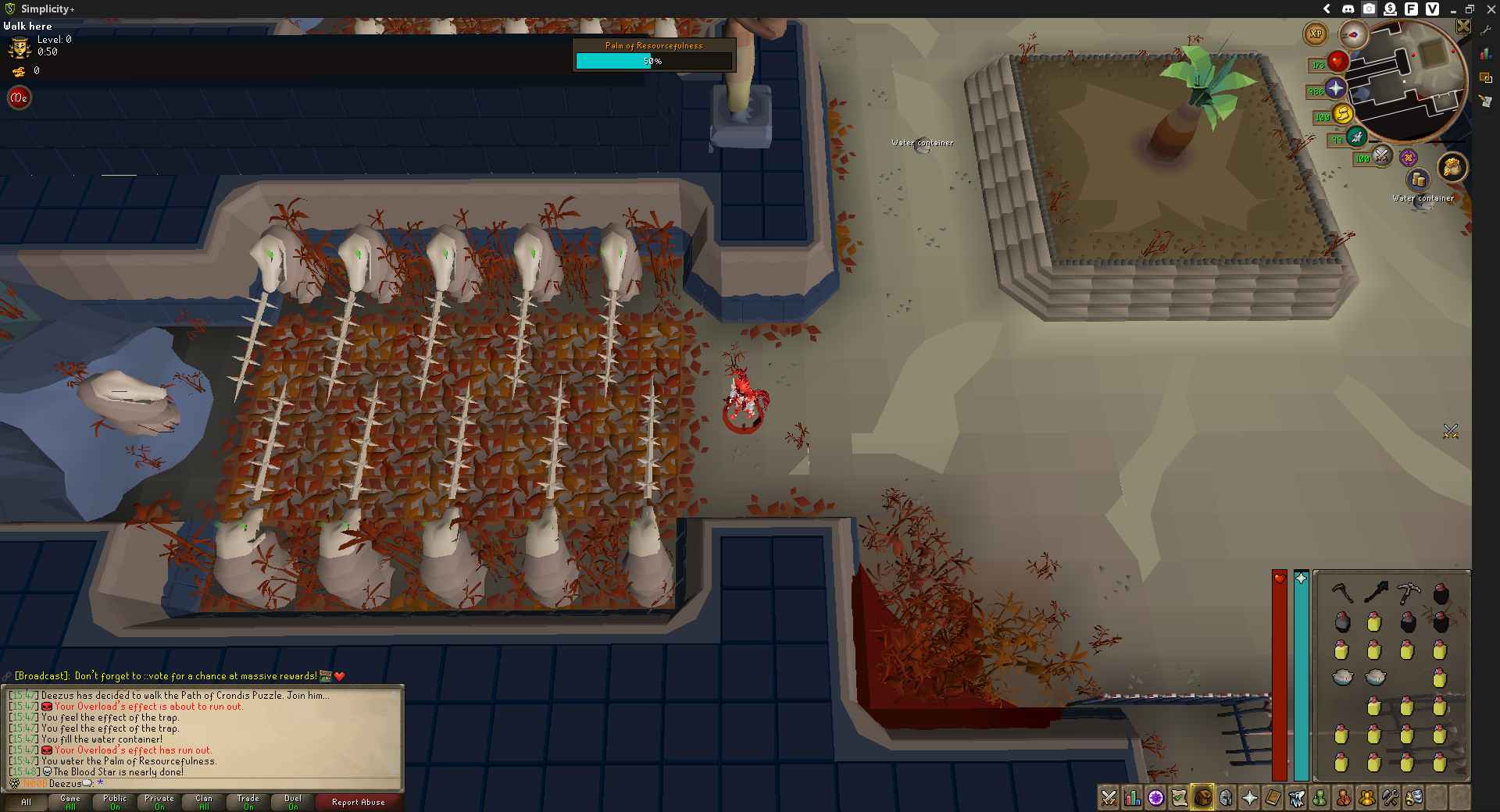The width and height of the screenshot is (1500, 812).
Task: Open the Friends List green figure icon
Action: click(x=1320, y=798)
